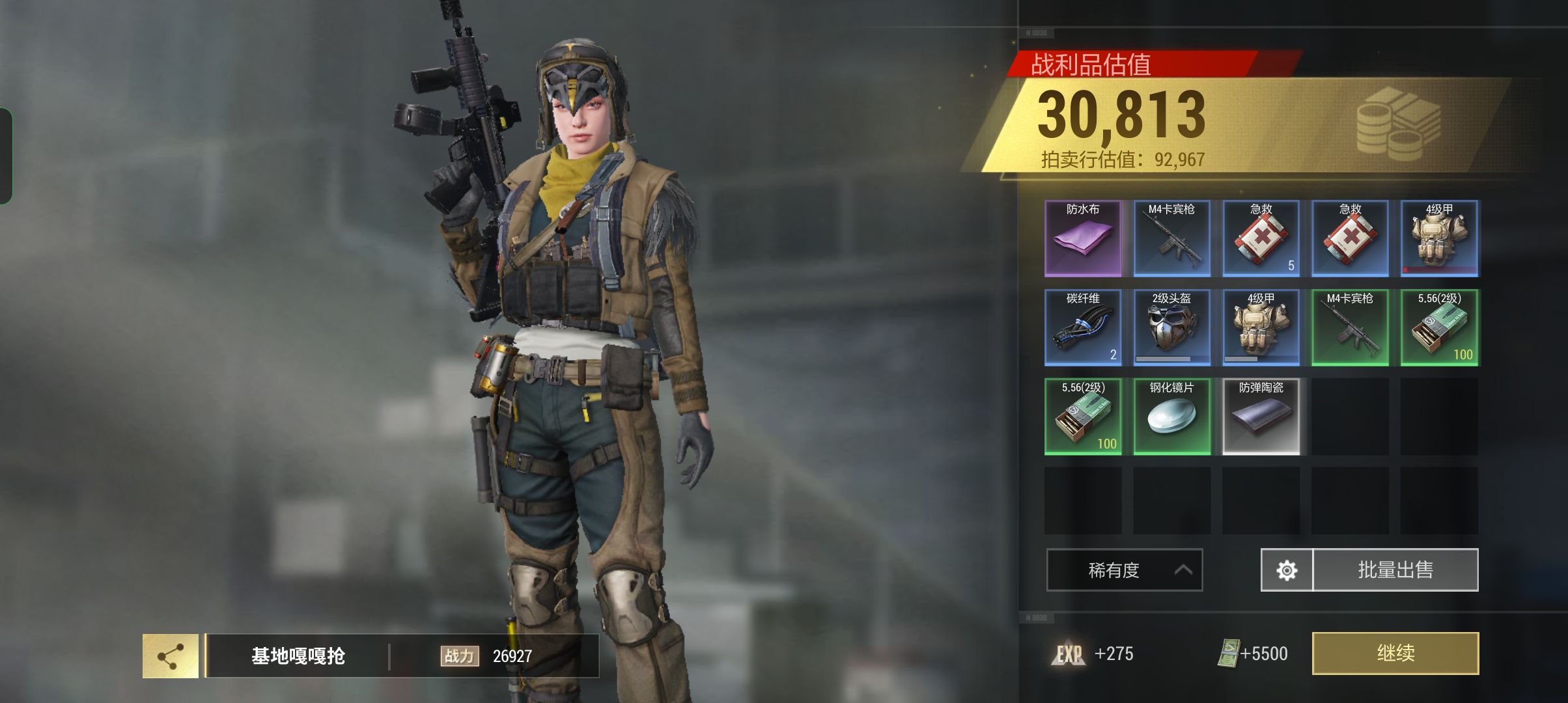Viewport: 1568px width, 703px height.
Task: Select the blue-bordered M4卡宾枪 slot
Action: (1171, 238)
